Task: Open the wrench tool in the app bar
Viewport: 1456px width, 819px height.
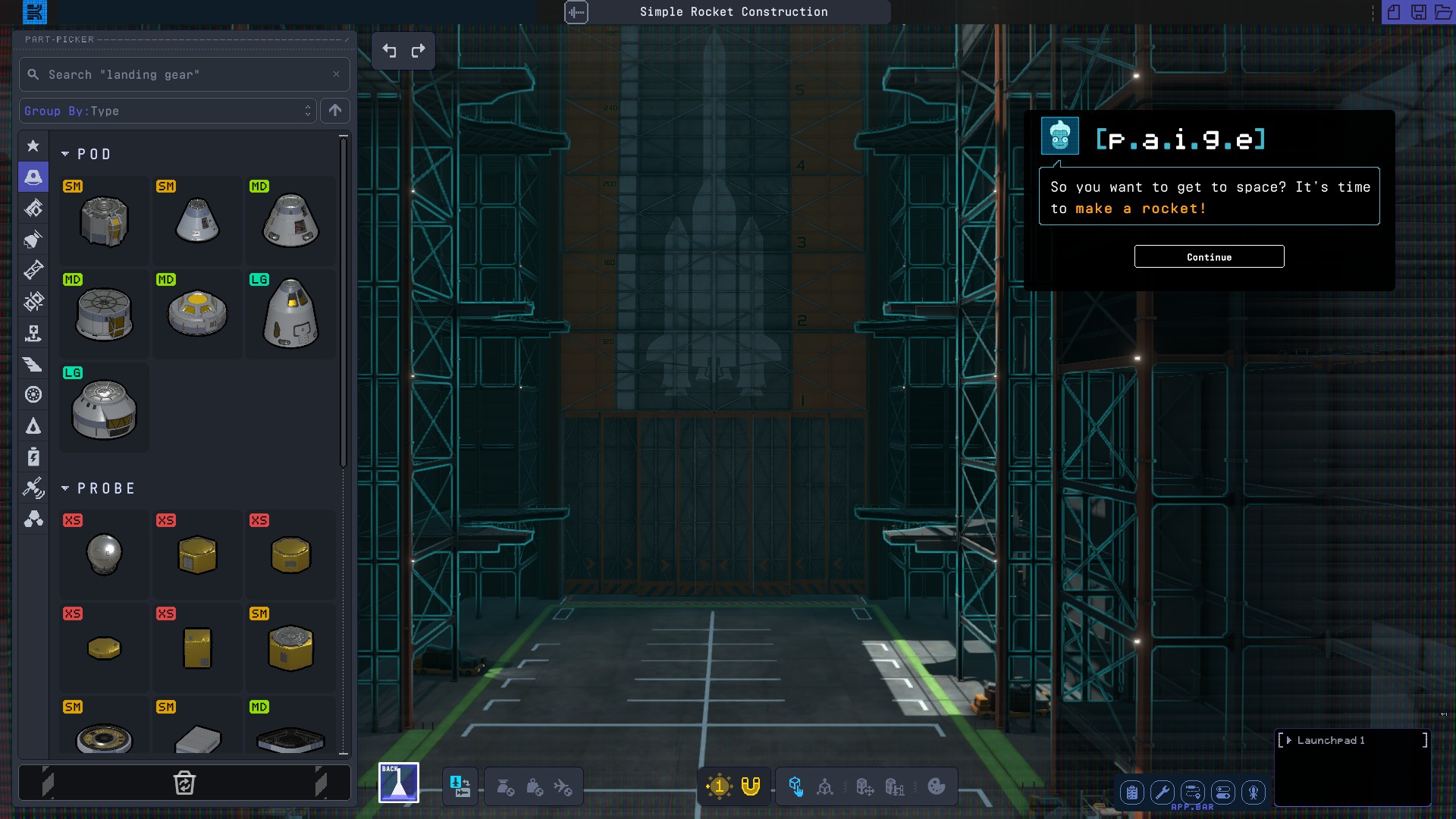Action: (x=1162, y=792)
